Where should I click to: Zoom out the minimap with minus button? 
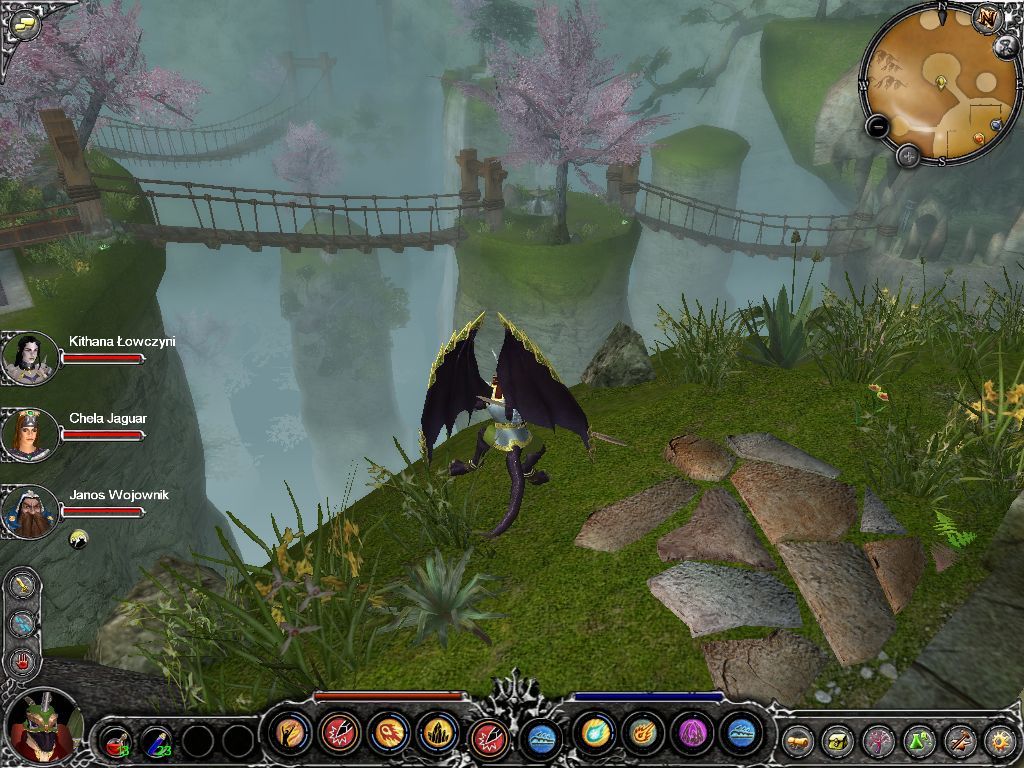pos(877,127)
